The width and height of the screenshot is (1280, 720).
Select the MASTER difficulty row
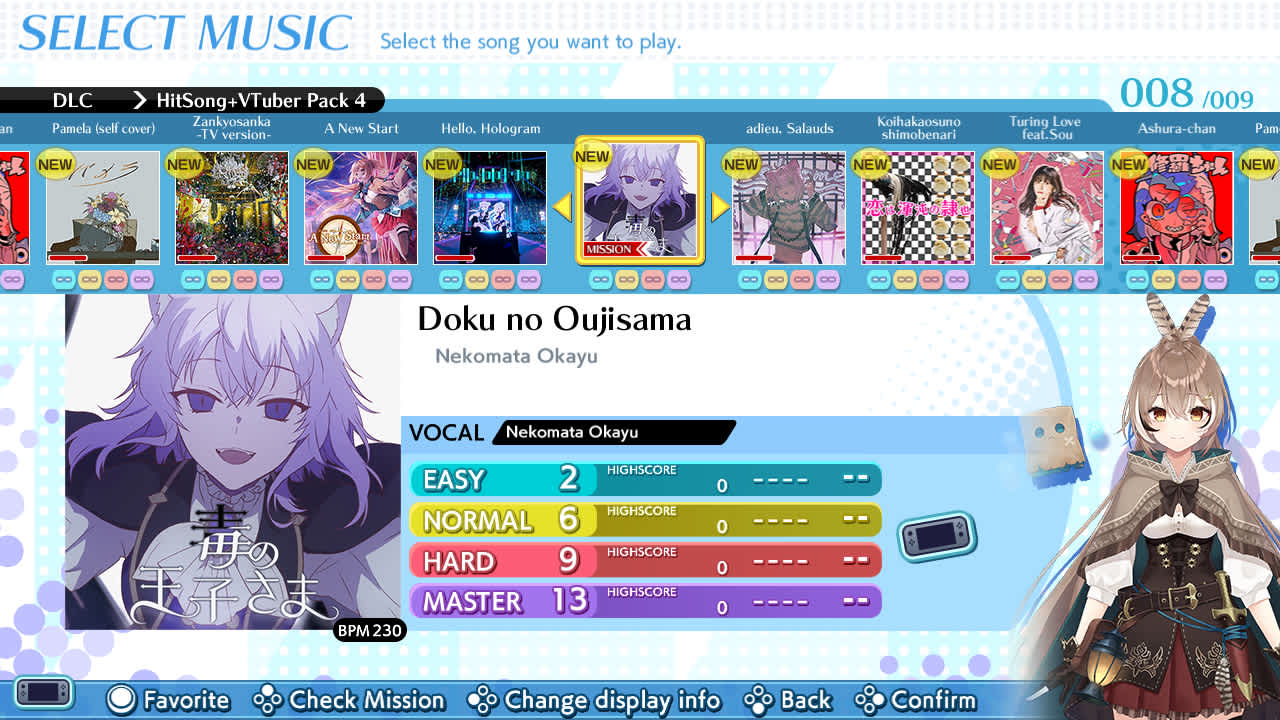pyautogui.click(x=645, y=601)
